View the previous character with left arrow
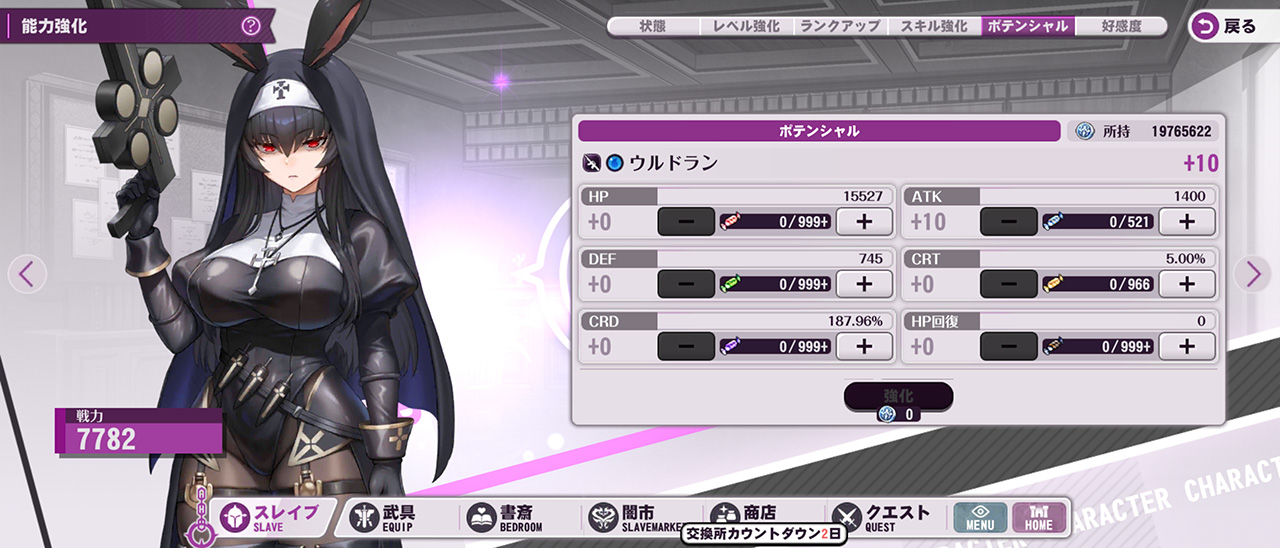 27,273
